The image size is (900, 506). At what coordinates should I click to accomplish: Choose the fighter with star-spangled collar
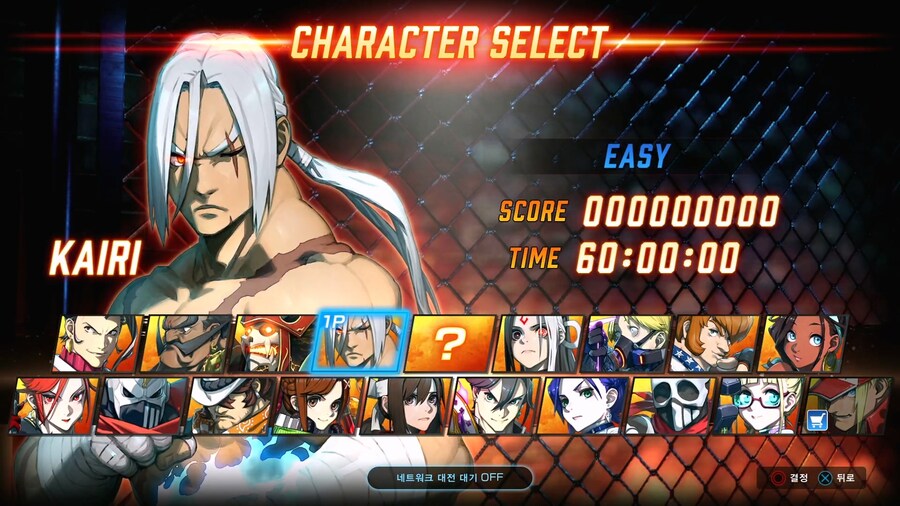(x=715, y=344)
